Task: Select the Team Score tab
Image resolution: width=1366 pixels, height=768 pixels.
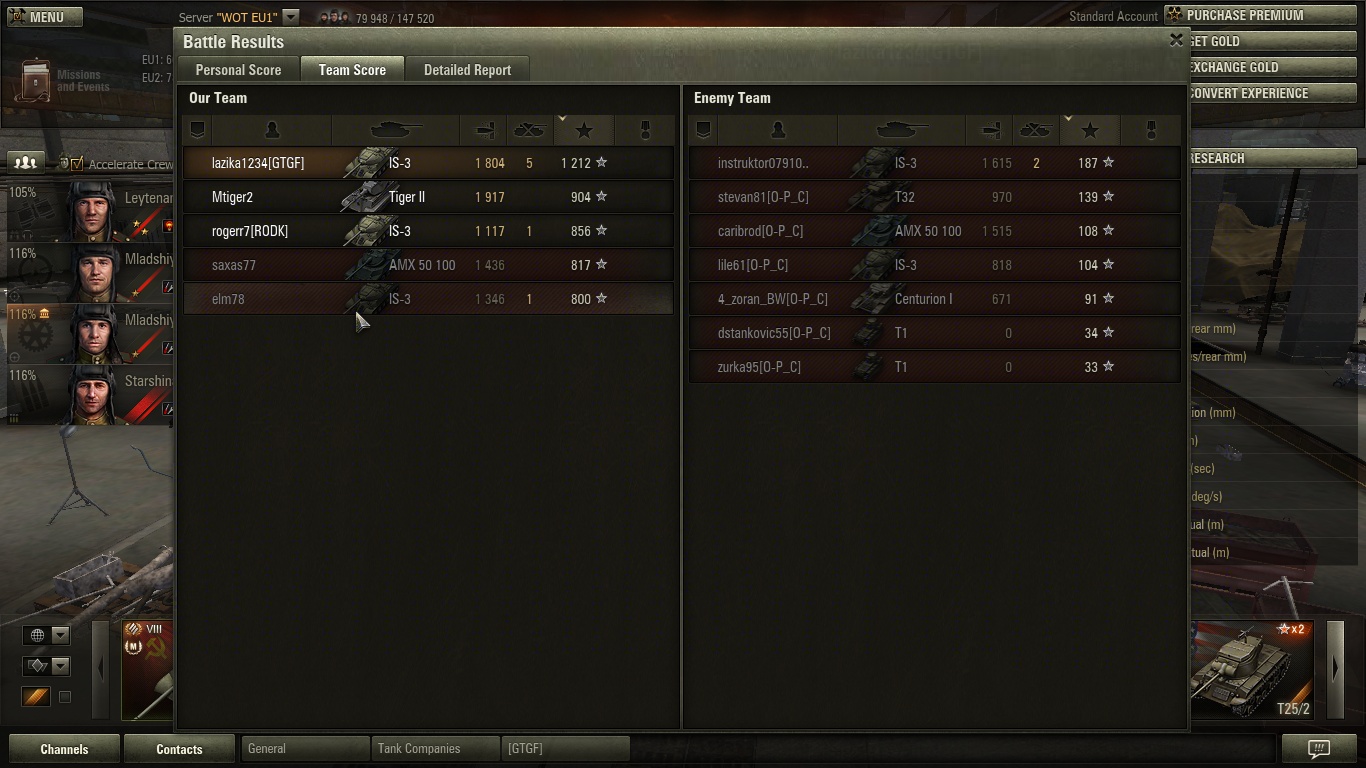Action: 352,70
